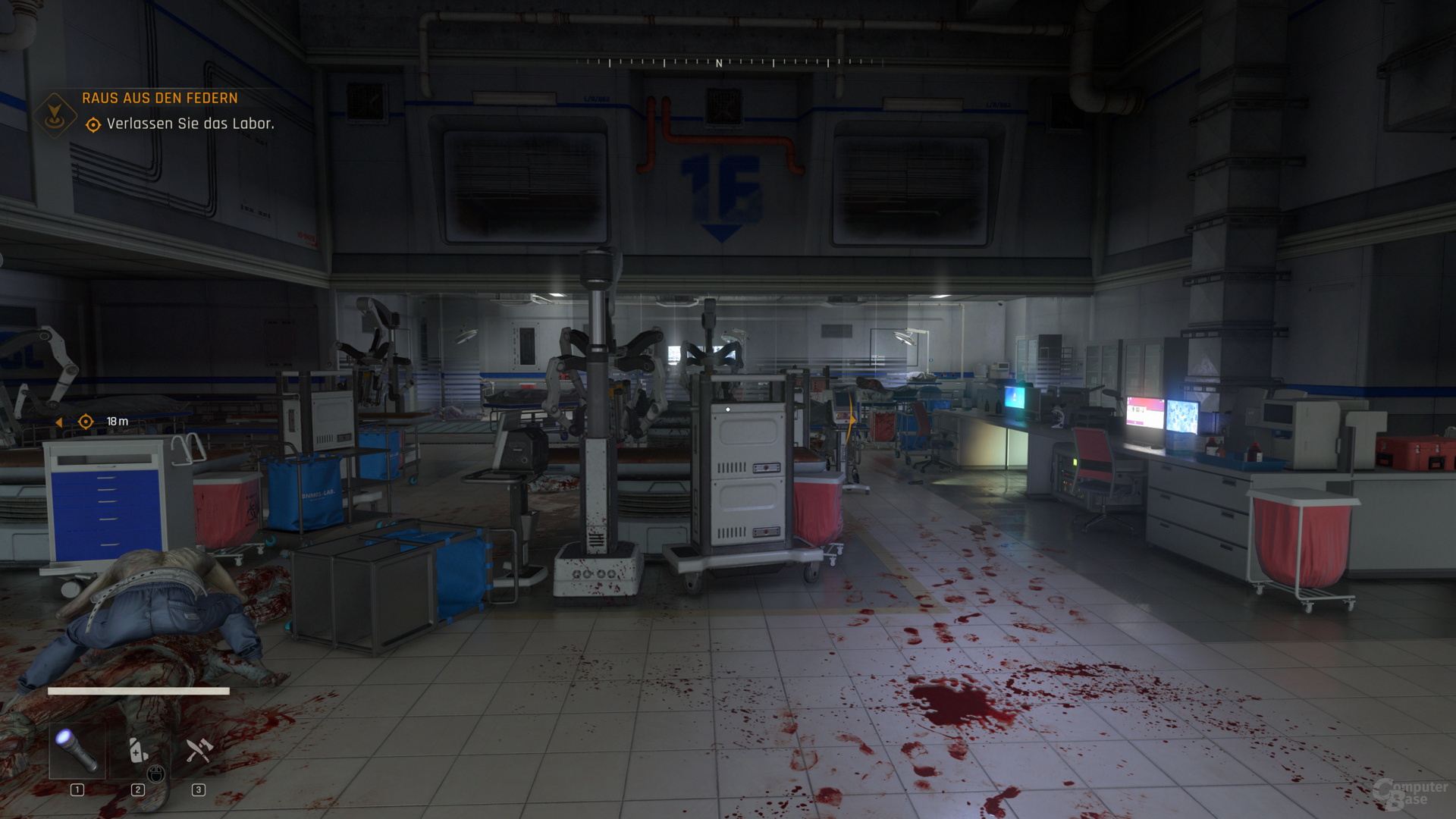Choose the medkit consumables slot
Screen dimensions: 1456x819
(138, 751)
